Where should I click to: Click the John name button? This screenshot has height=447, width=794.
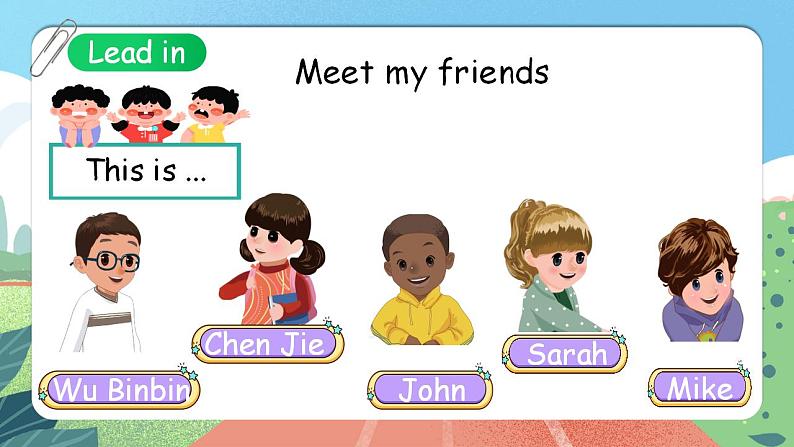click(x=430, y=390)
